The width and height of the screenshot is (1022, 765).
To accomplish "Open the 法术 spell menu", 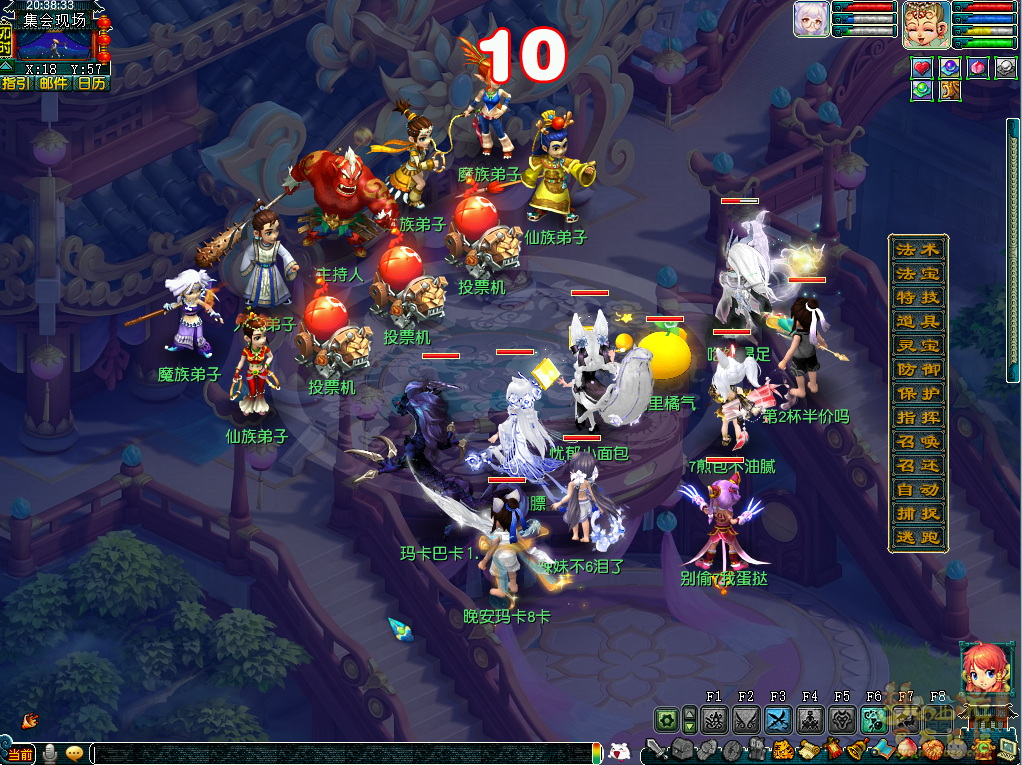I will click(x=918, y=250).
